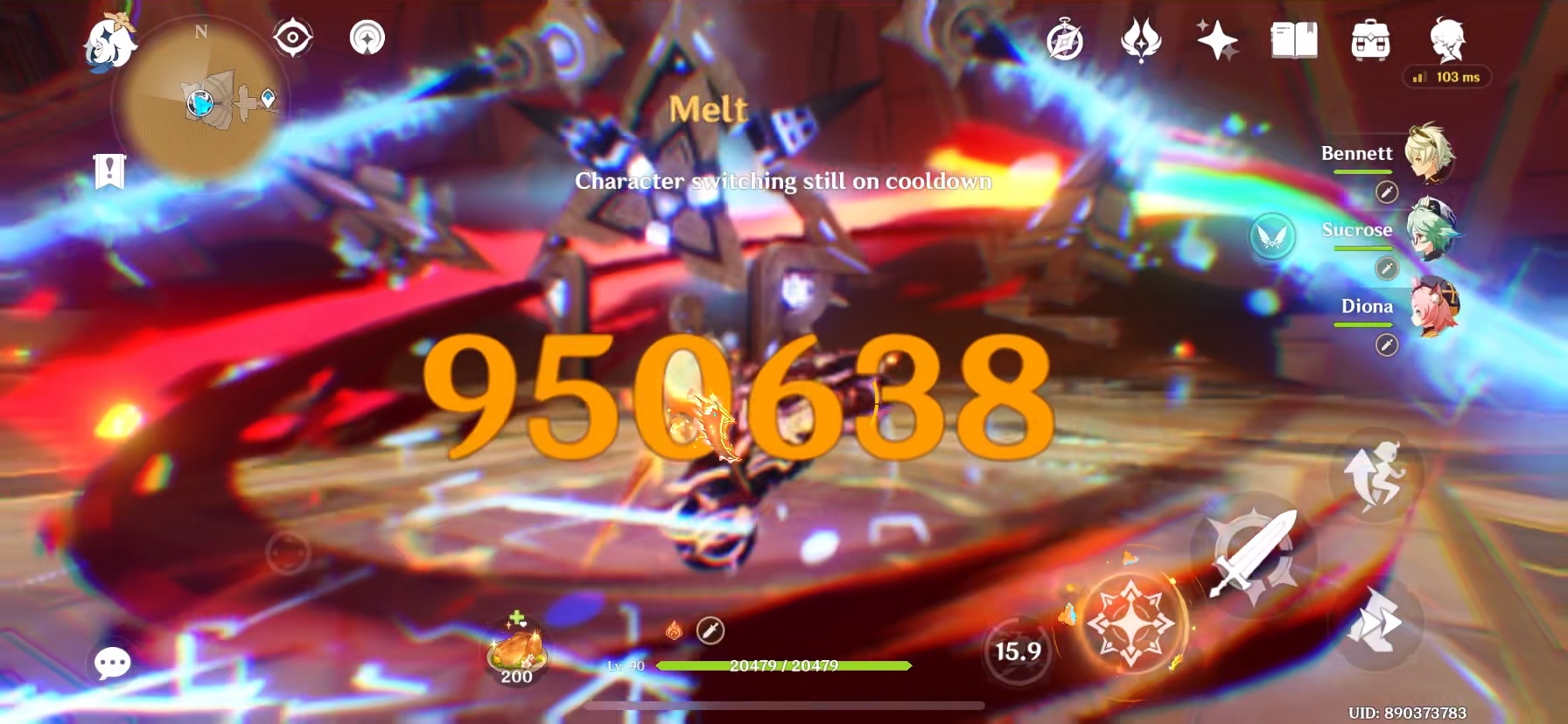Tap the beacon icon beside the minimap
The height and width of the screenshot is (724, 1568).
pos(367,38)
